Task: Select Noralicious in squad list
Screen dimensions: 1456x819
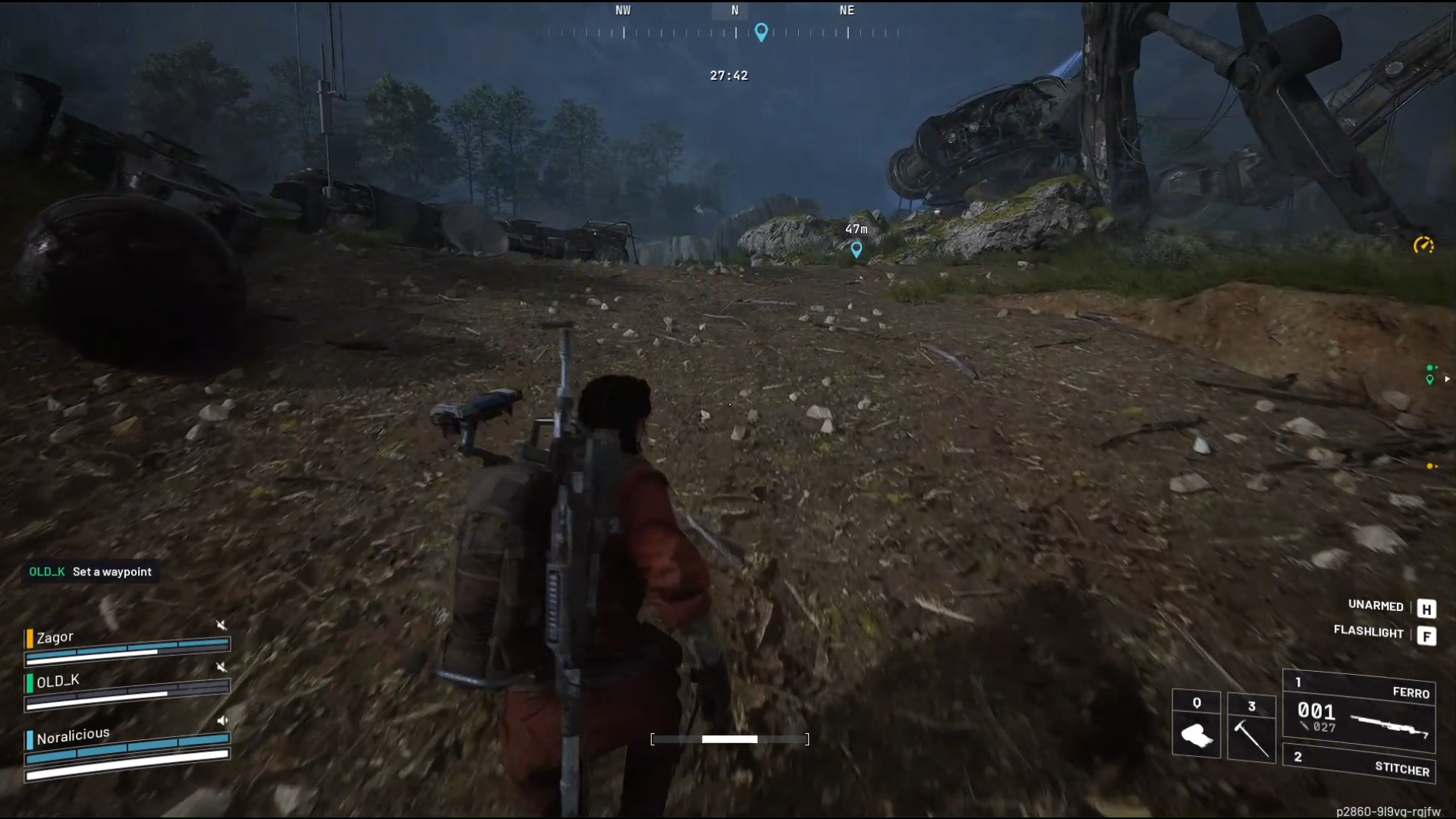Action: 73,735
